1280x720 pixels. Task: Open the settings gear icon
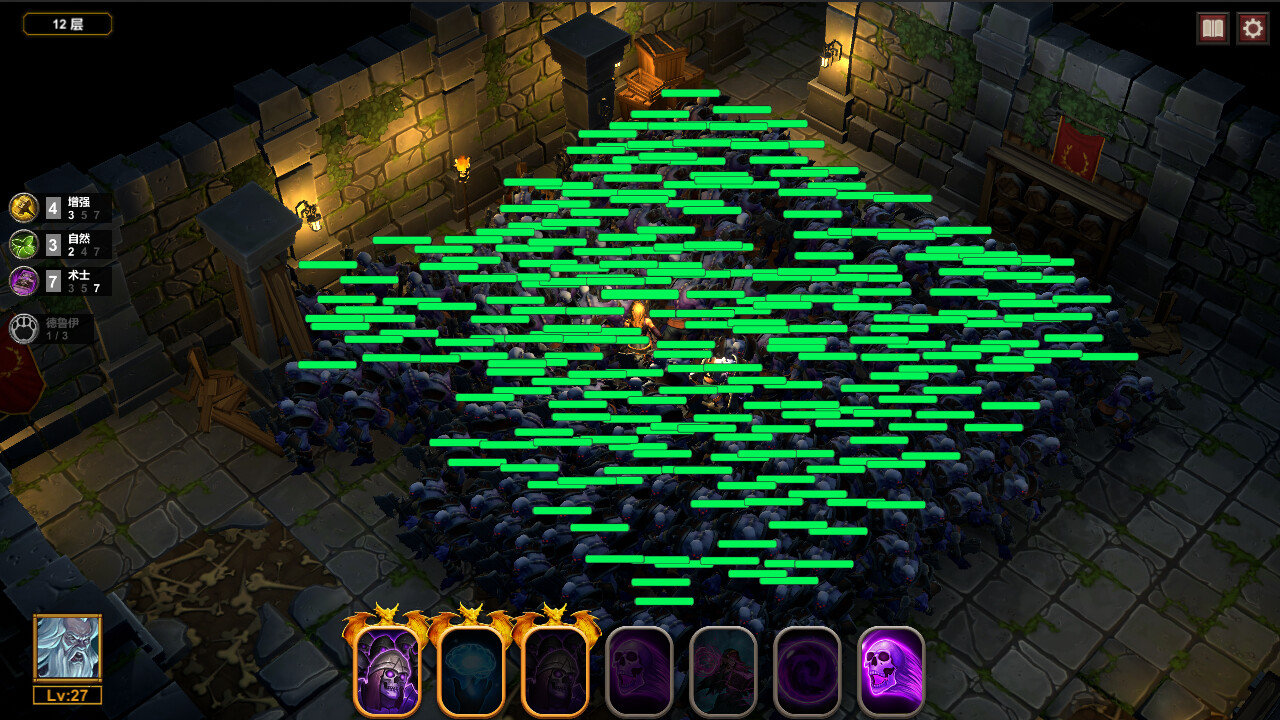click(1252, 28)
